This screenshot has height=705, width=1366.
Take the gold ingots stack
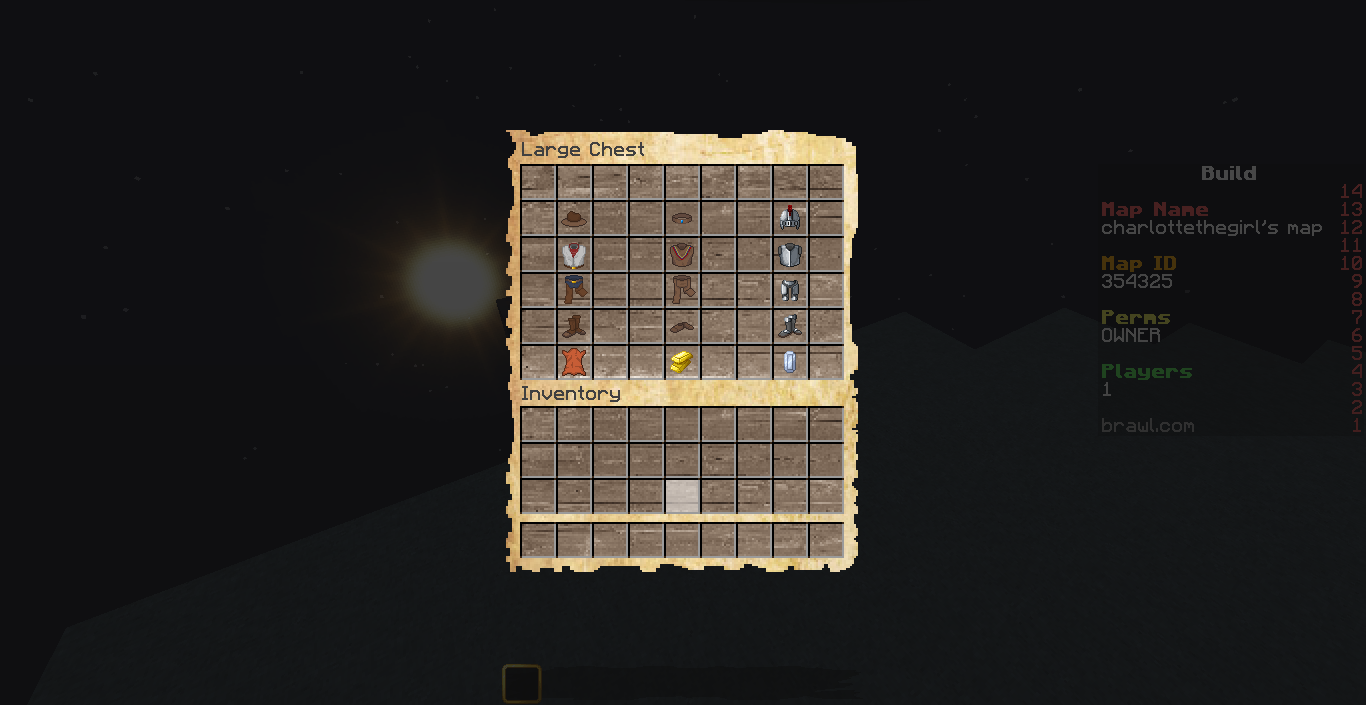[682, 361]
